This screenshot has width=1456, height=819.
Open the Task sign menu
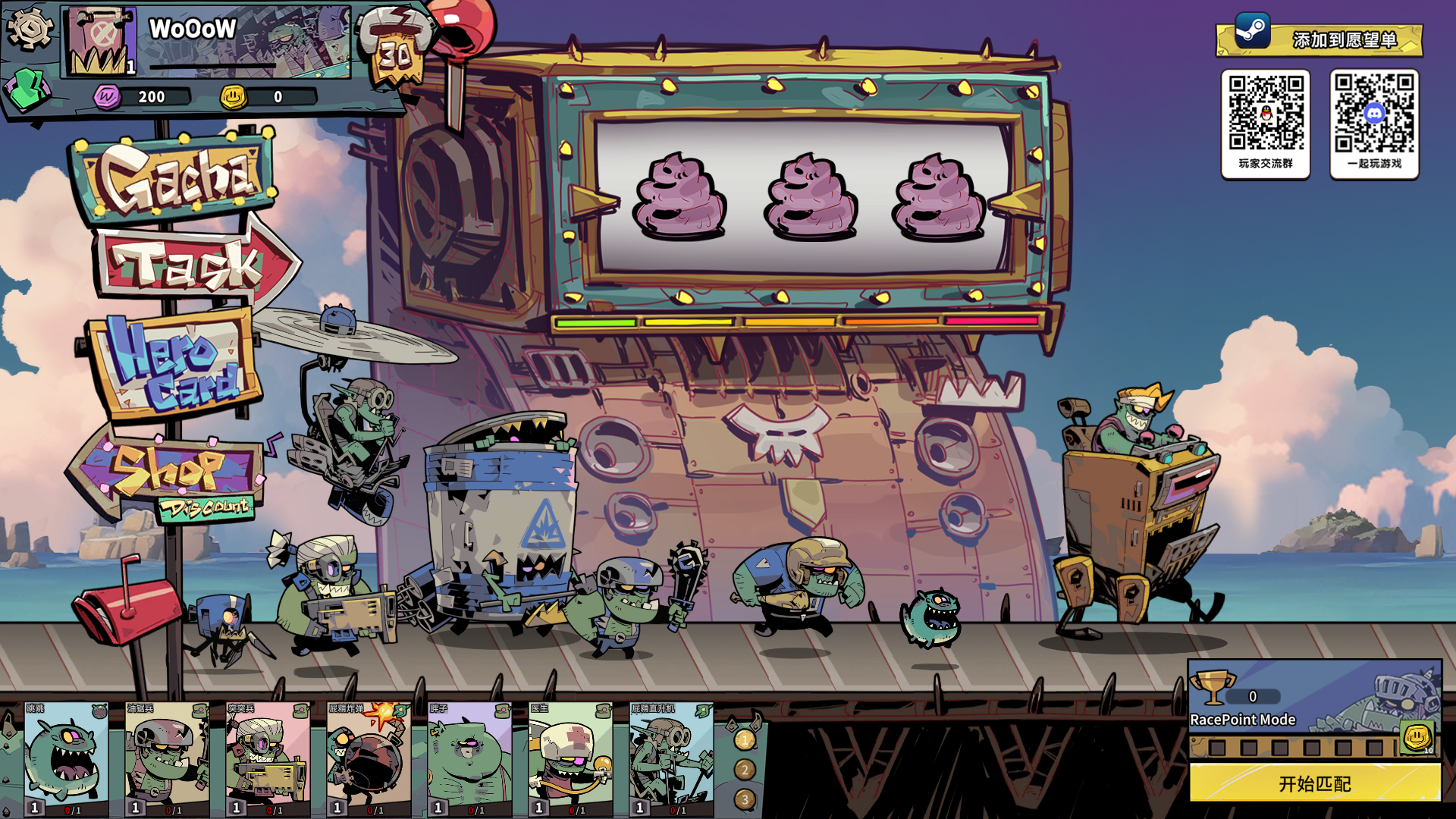pos(190,264)
